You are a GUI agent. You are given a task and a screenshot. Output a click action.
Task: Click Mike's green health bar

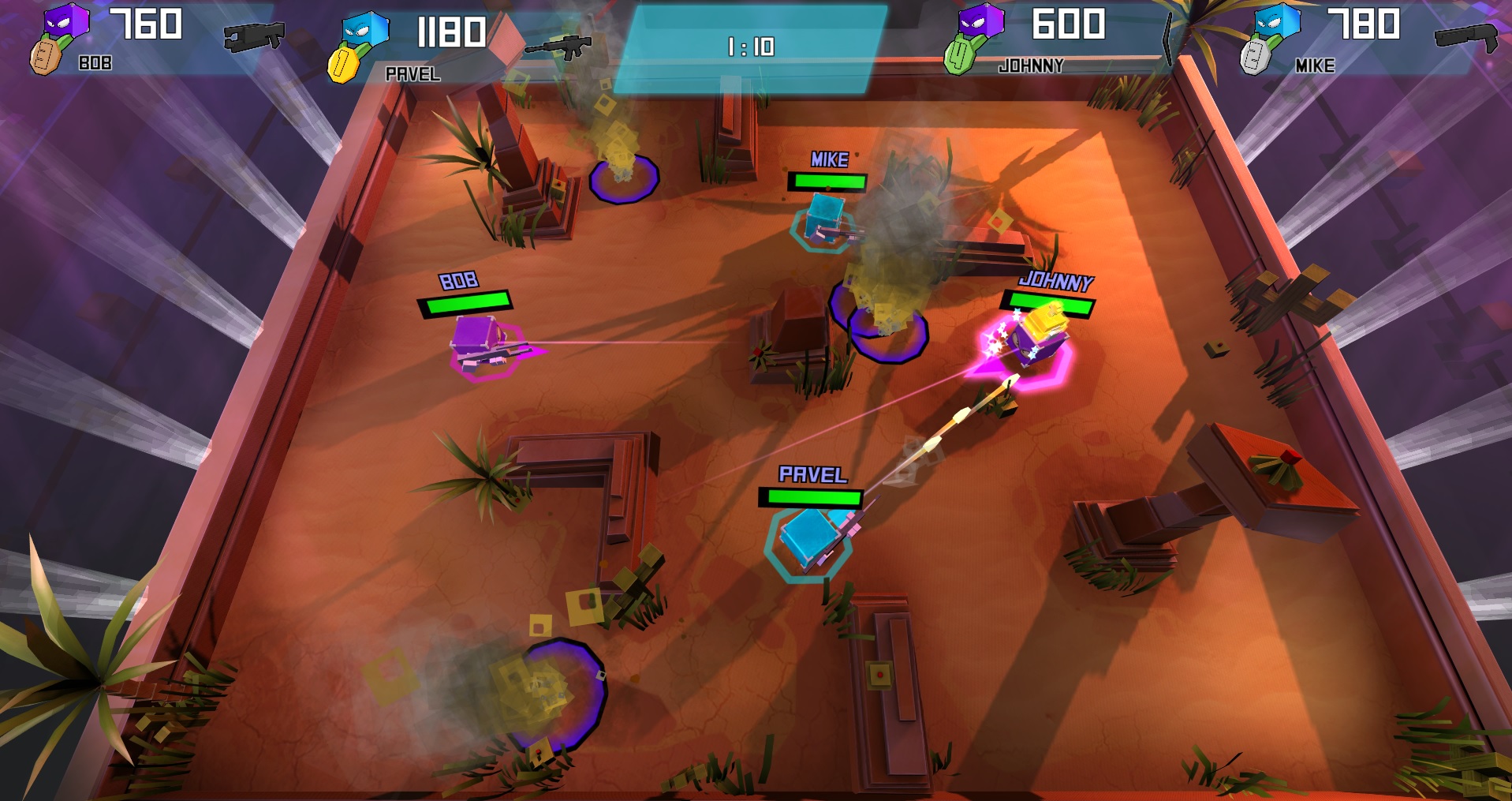[x=825, y=180]
